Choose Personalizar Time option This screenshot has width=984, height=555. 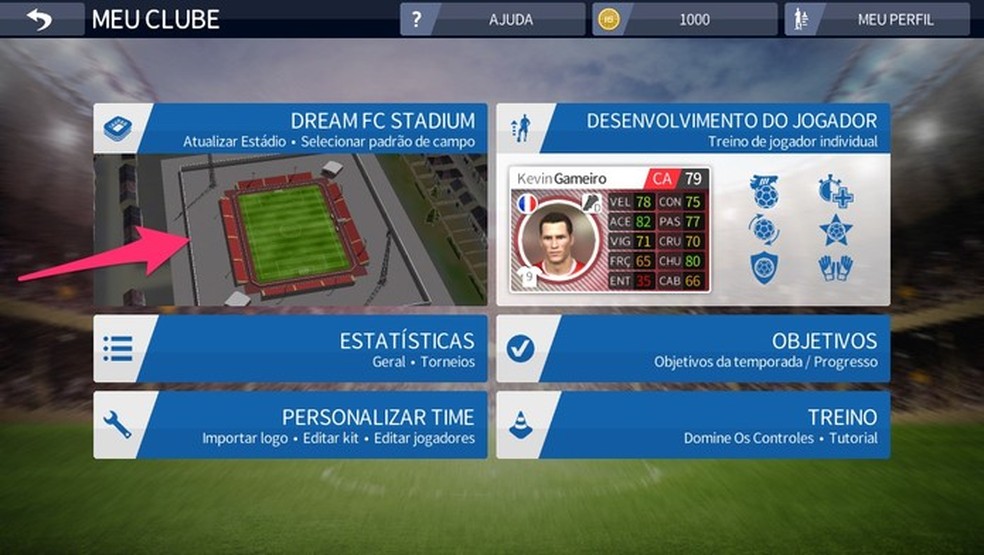[290, 425]
